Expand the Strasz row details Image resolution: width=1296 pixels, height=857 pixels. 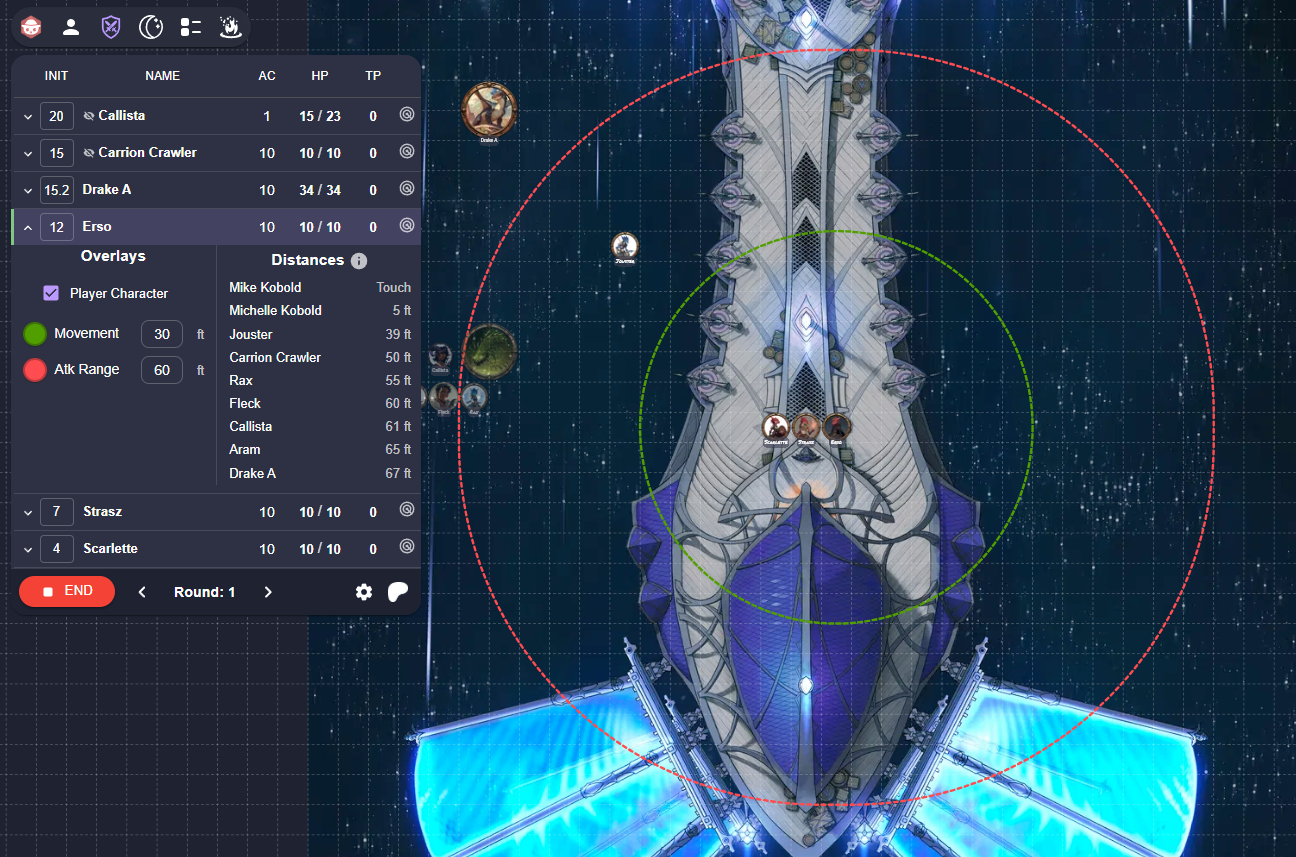28,513
